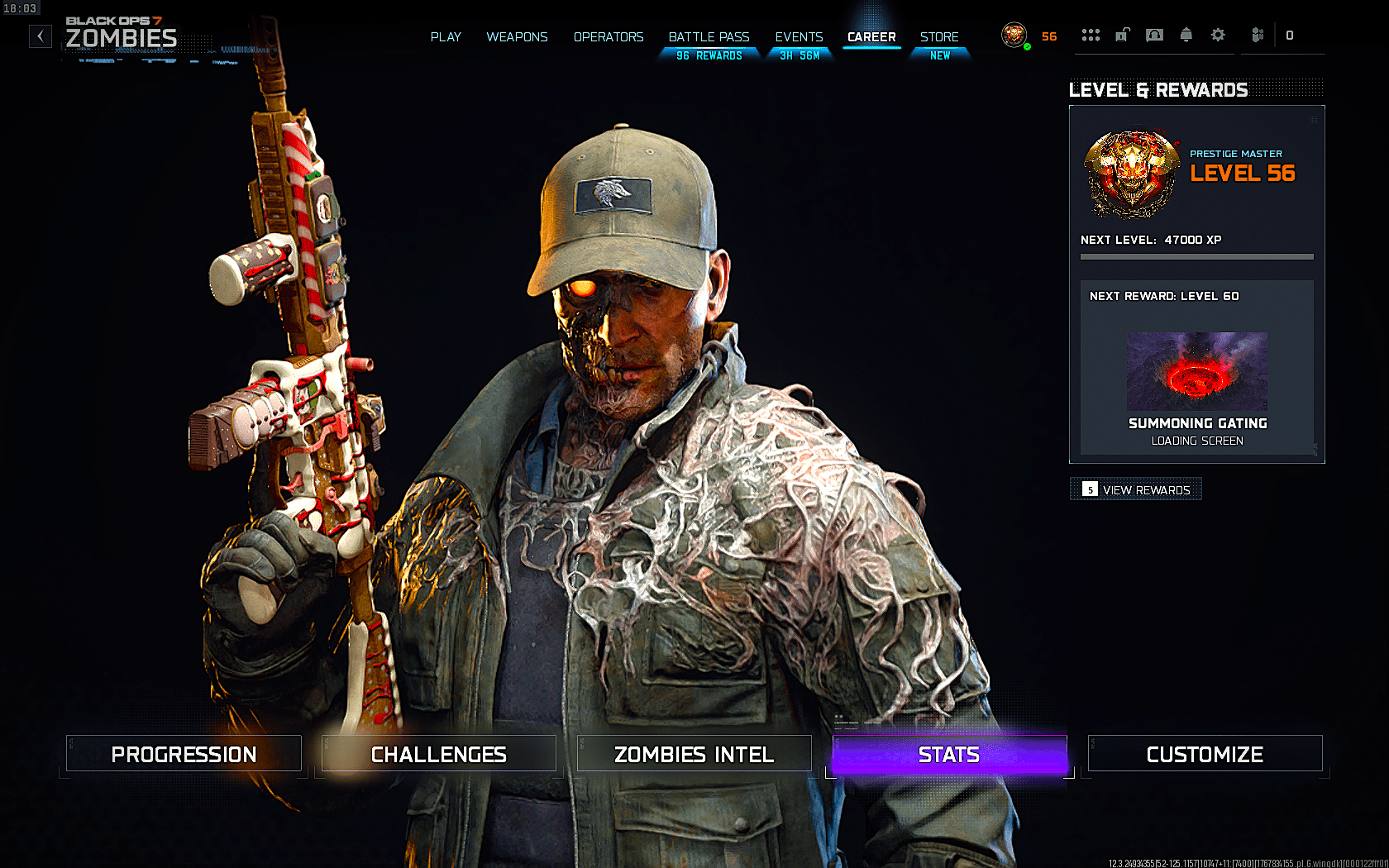Open the Battle Pass tab

709,37
